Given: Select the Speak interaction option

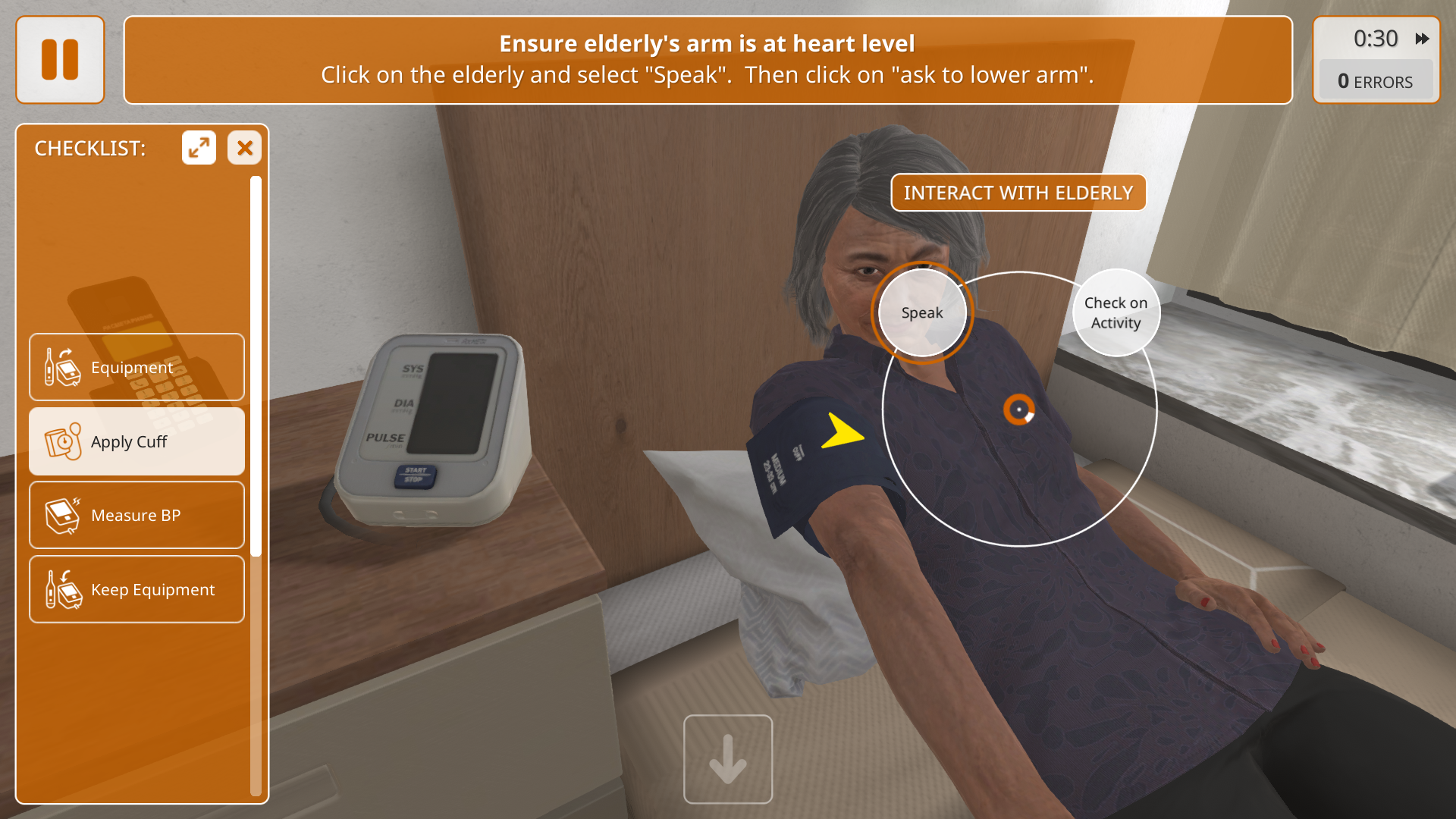Looking at the screenshot, I should pyautogui.click(x=921, y=312).
